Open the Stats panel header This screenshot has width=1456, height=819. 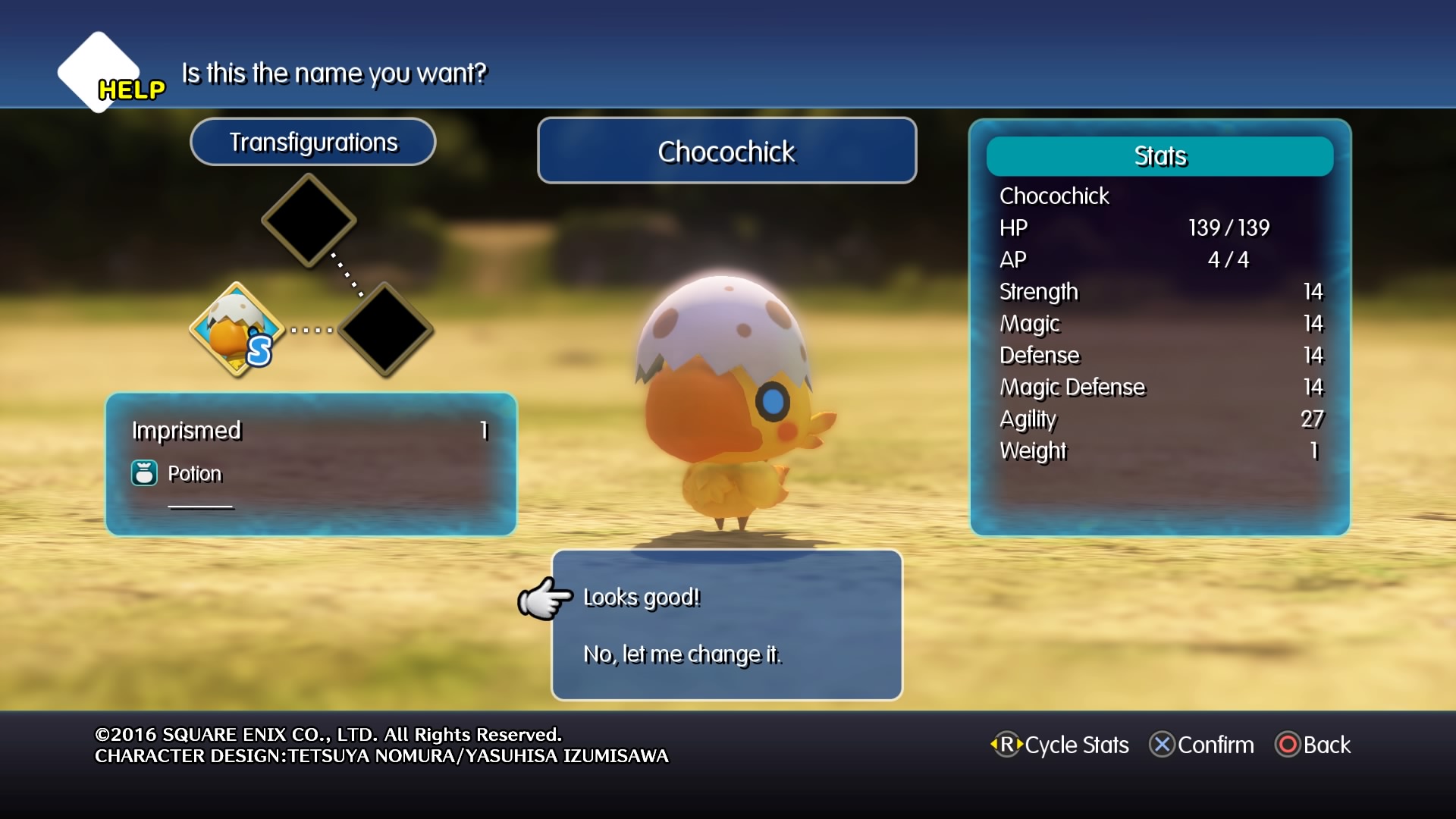tap(1159, 156)
